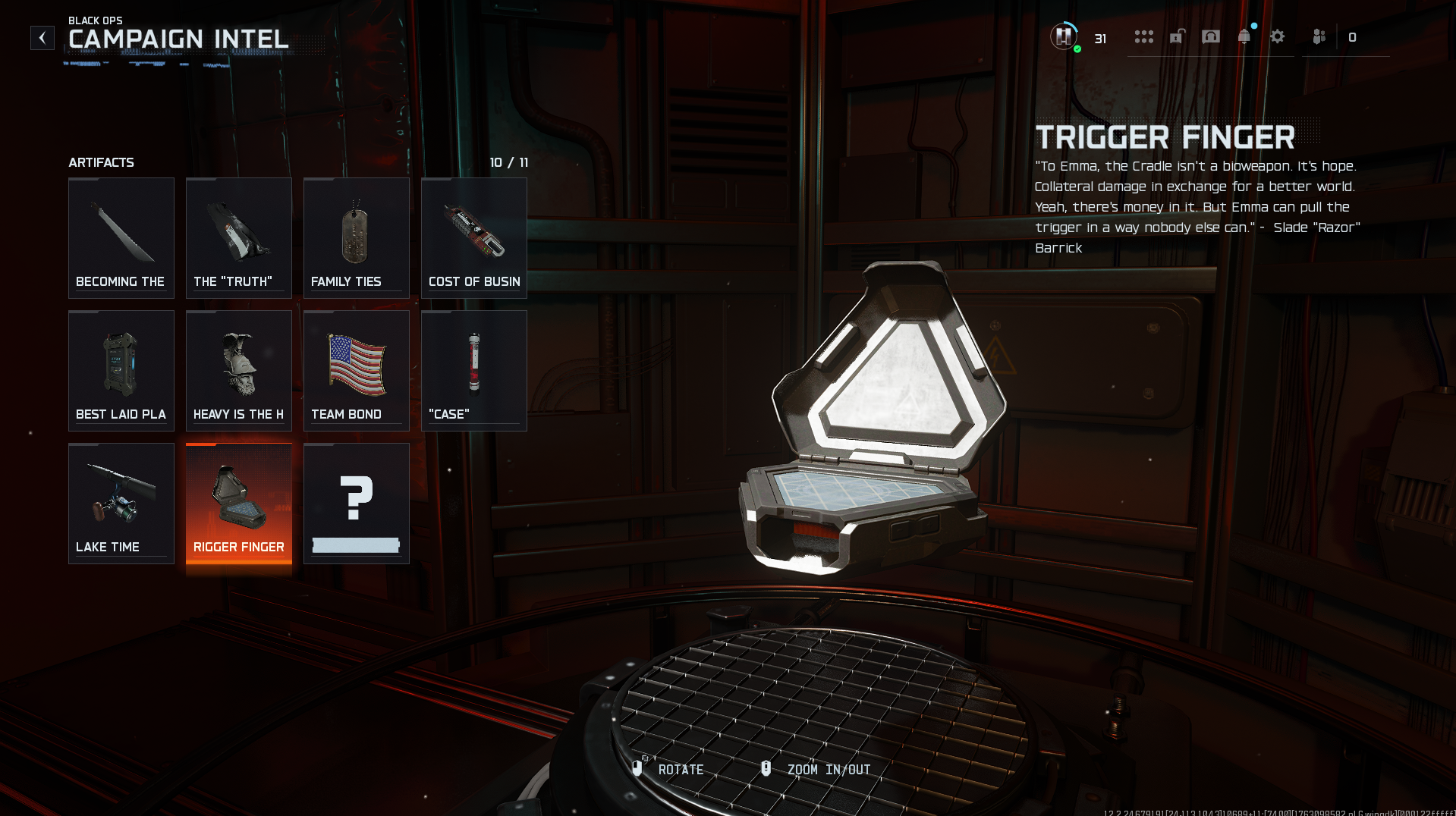Open the "Case" vial artifact
The image size is (1456, 816).
[474, 371]
